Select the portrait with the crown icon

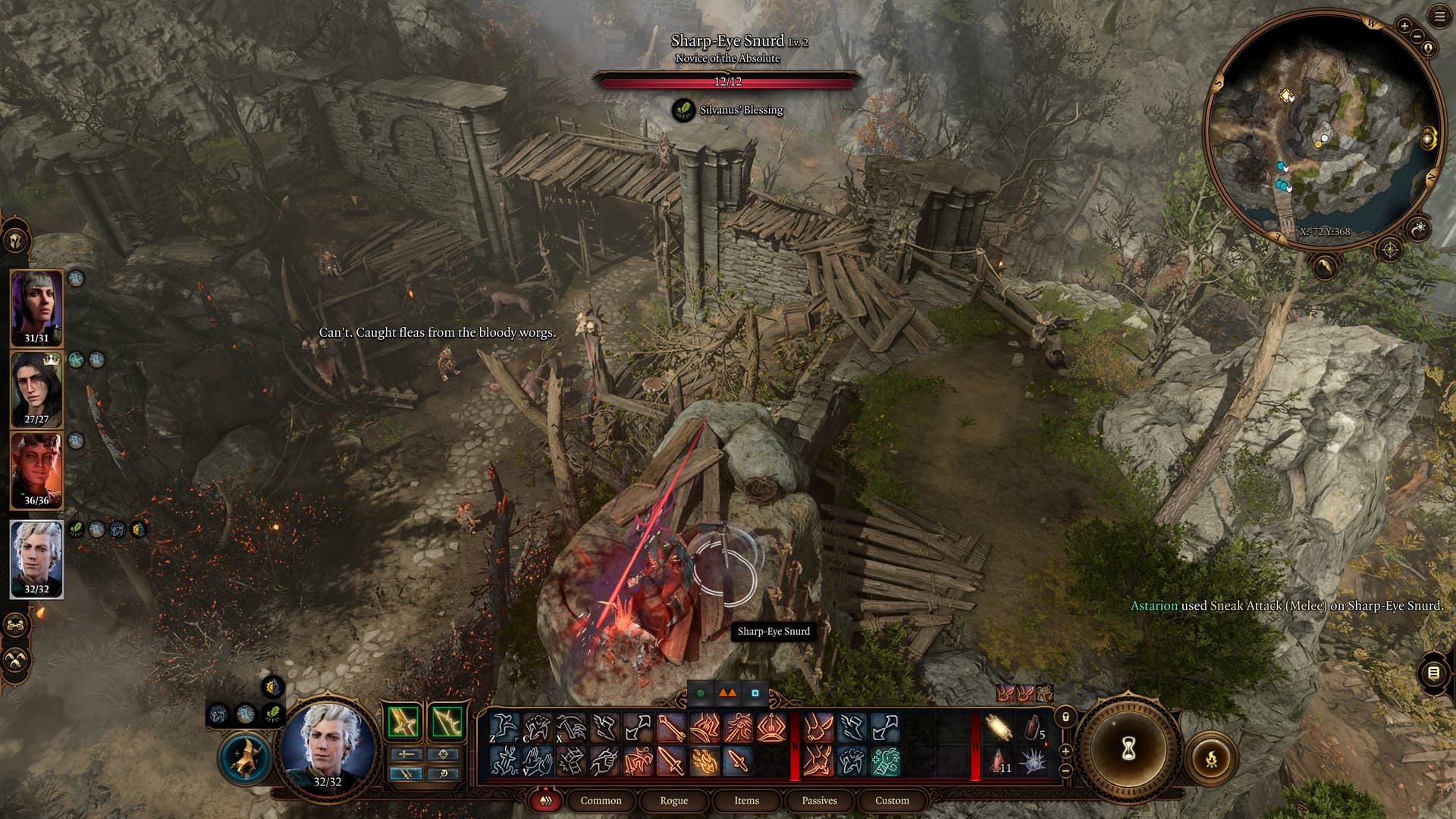tap(36, 388)
